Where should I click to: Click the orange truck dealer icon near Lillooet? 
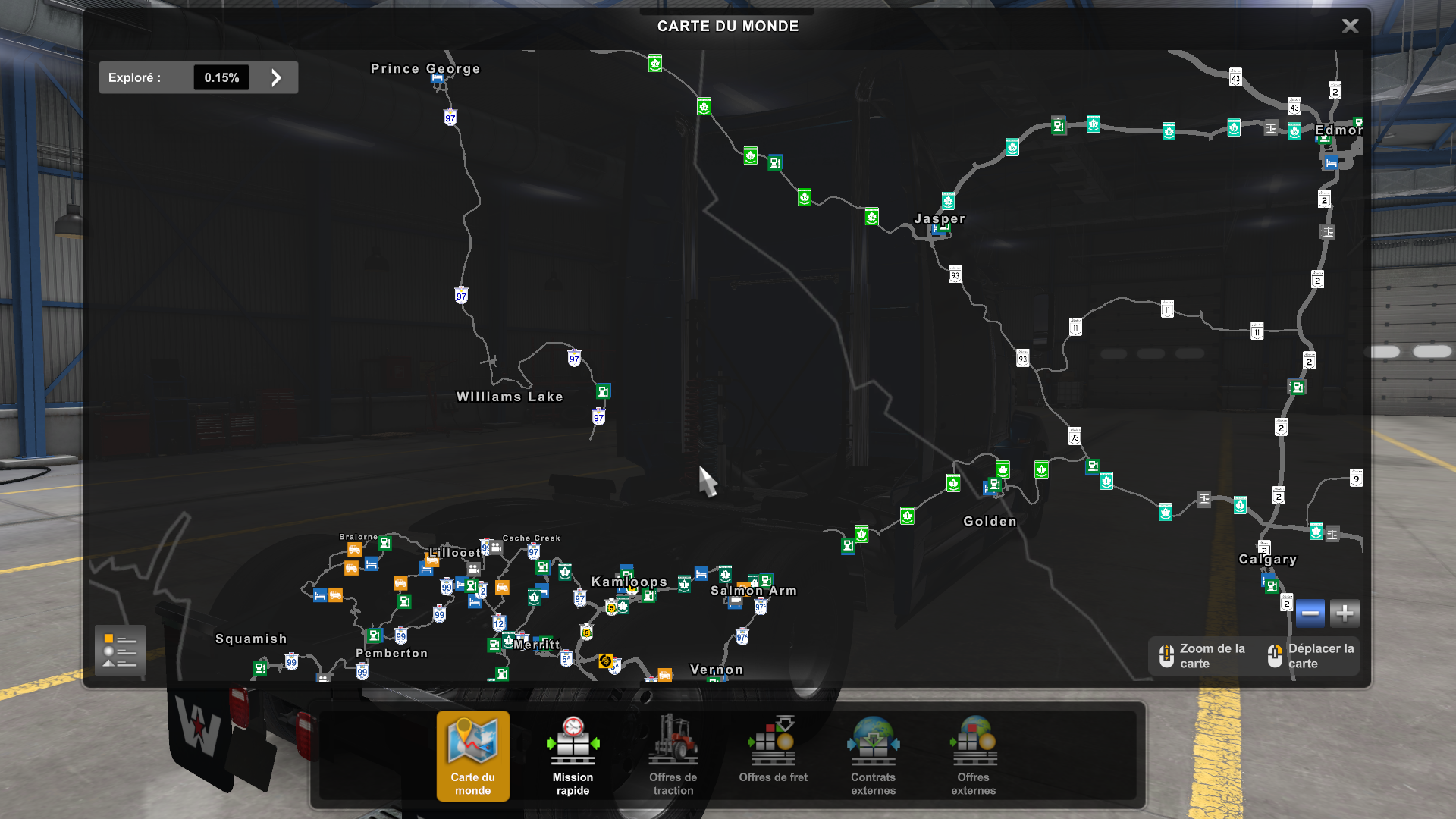(x=433, y=561)
